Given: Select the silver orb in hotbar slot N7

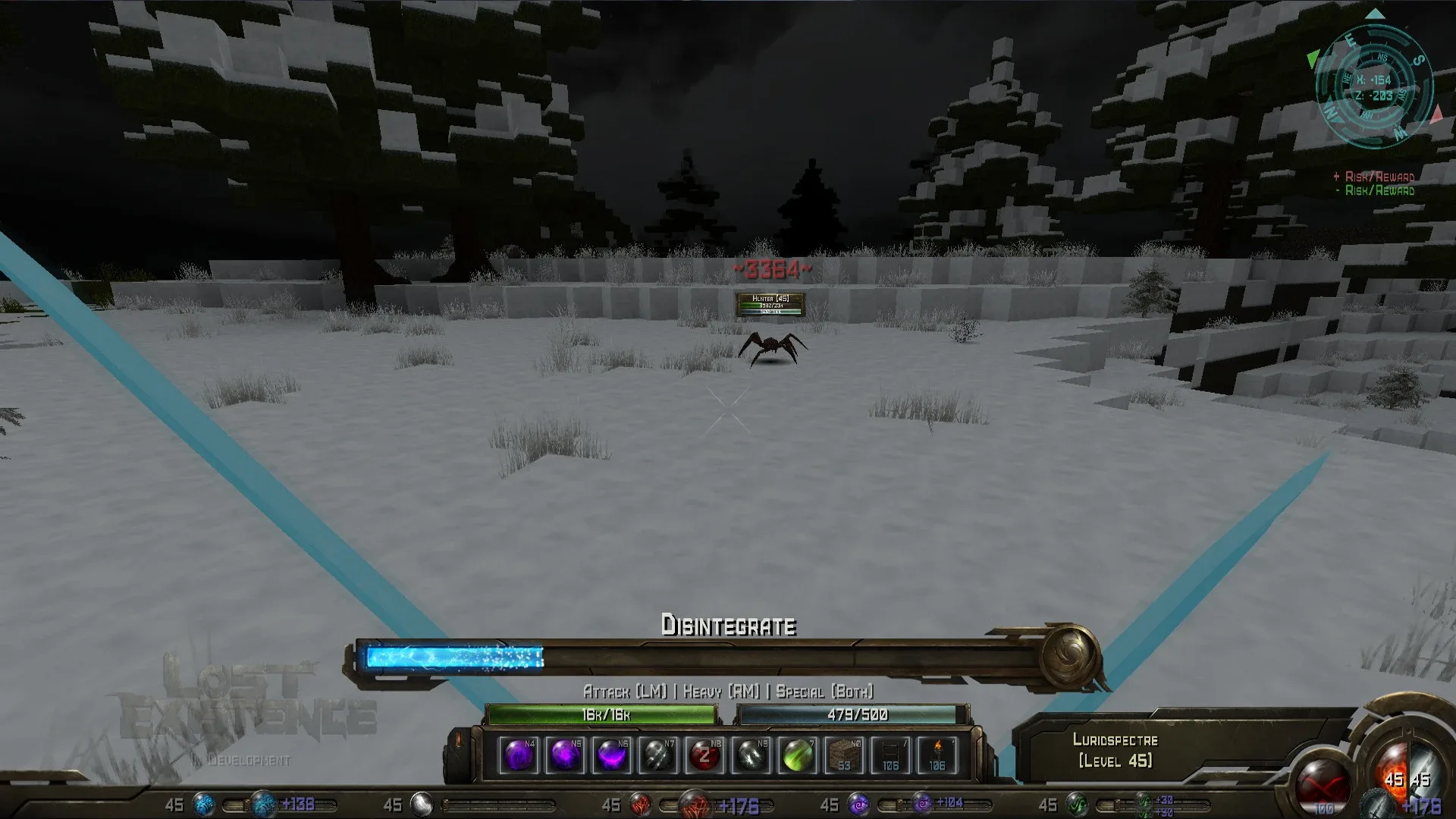Looking at the screenshot, I should point(659,755).
